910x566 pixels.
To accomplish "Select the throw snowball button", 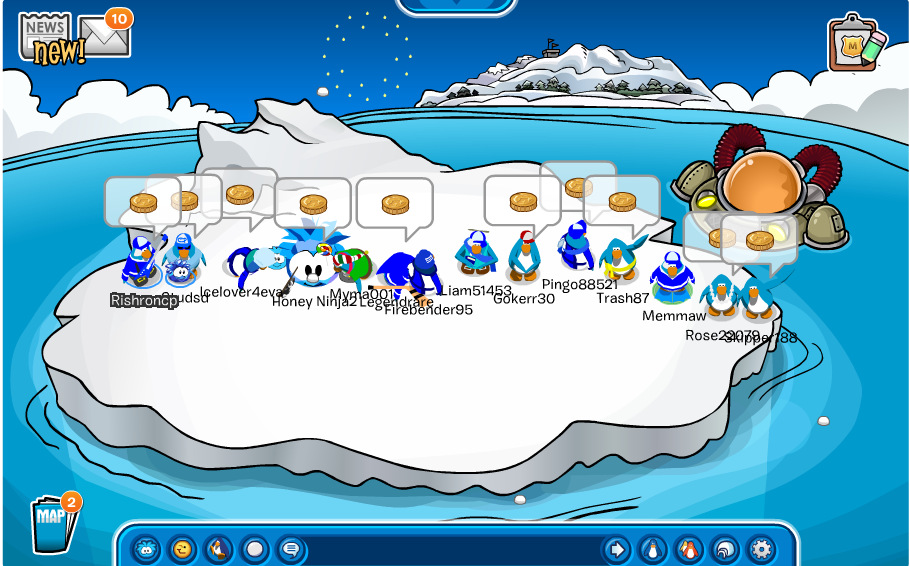I will 254,549.
